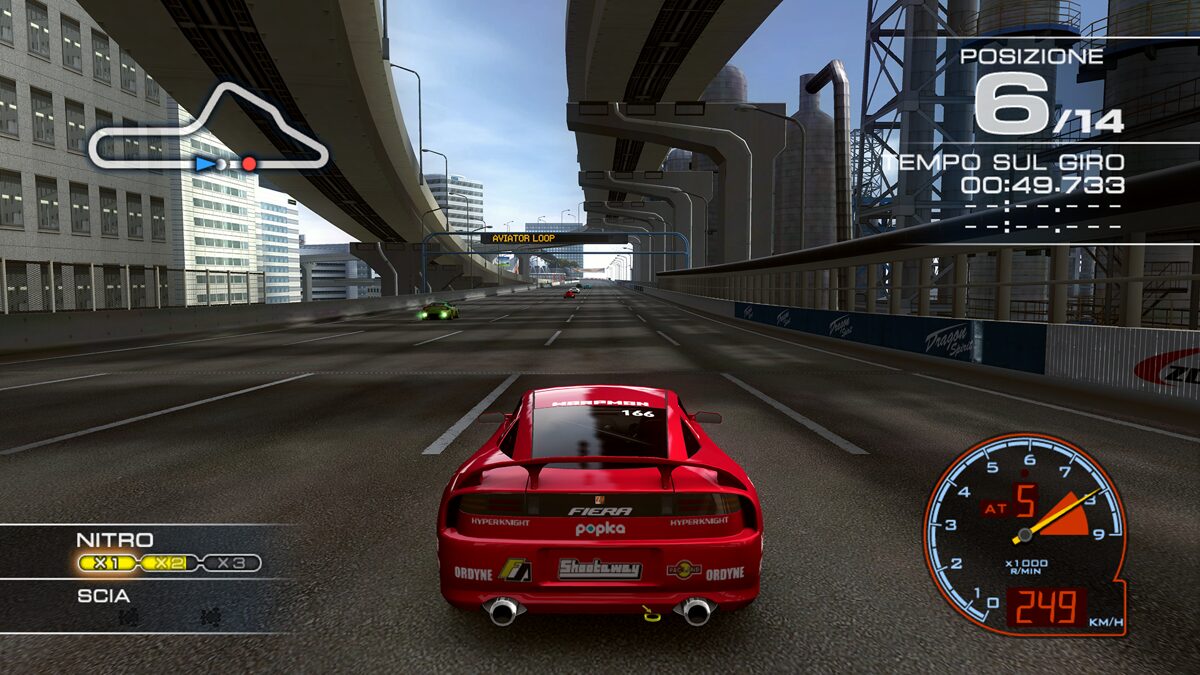Select the empty X3 nitro tank

point(231,563)
